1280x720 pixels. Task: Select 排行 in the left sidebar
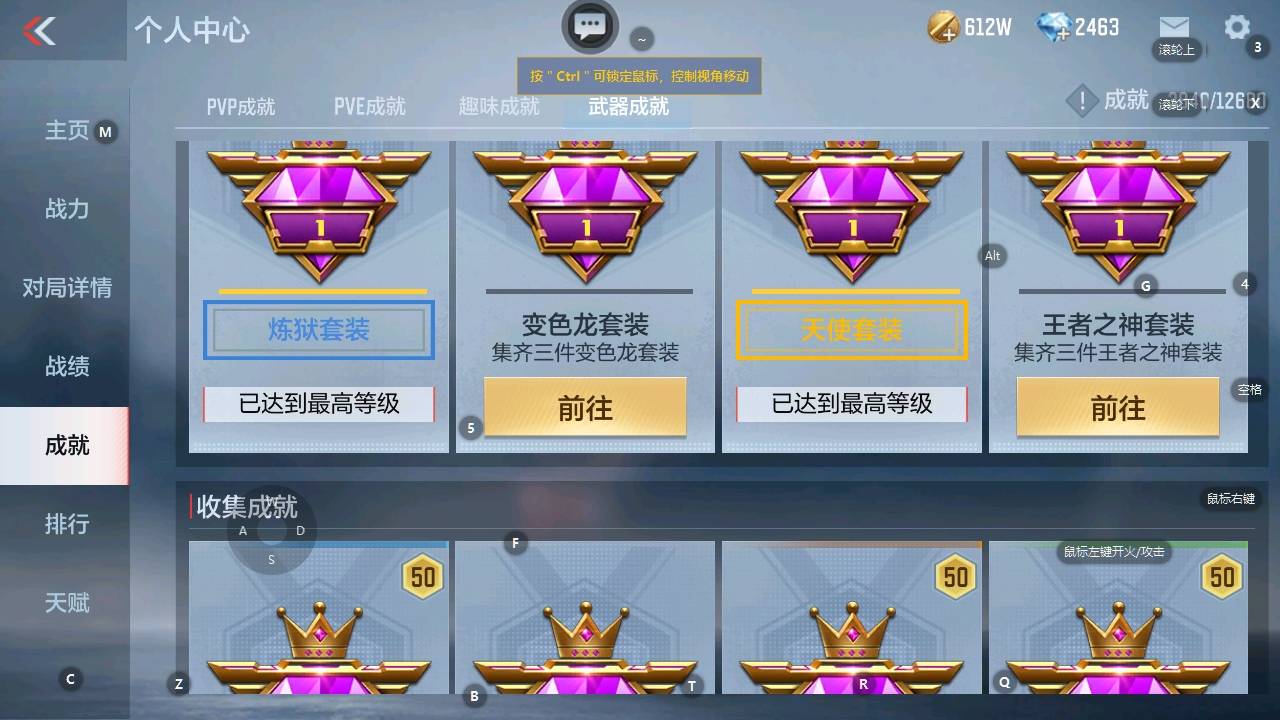pyautogui.click(x=67, y=524)
